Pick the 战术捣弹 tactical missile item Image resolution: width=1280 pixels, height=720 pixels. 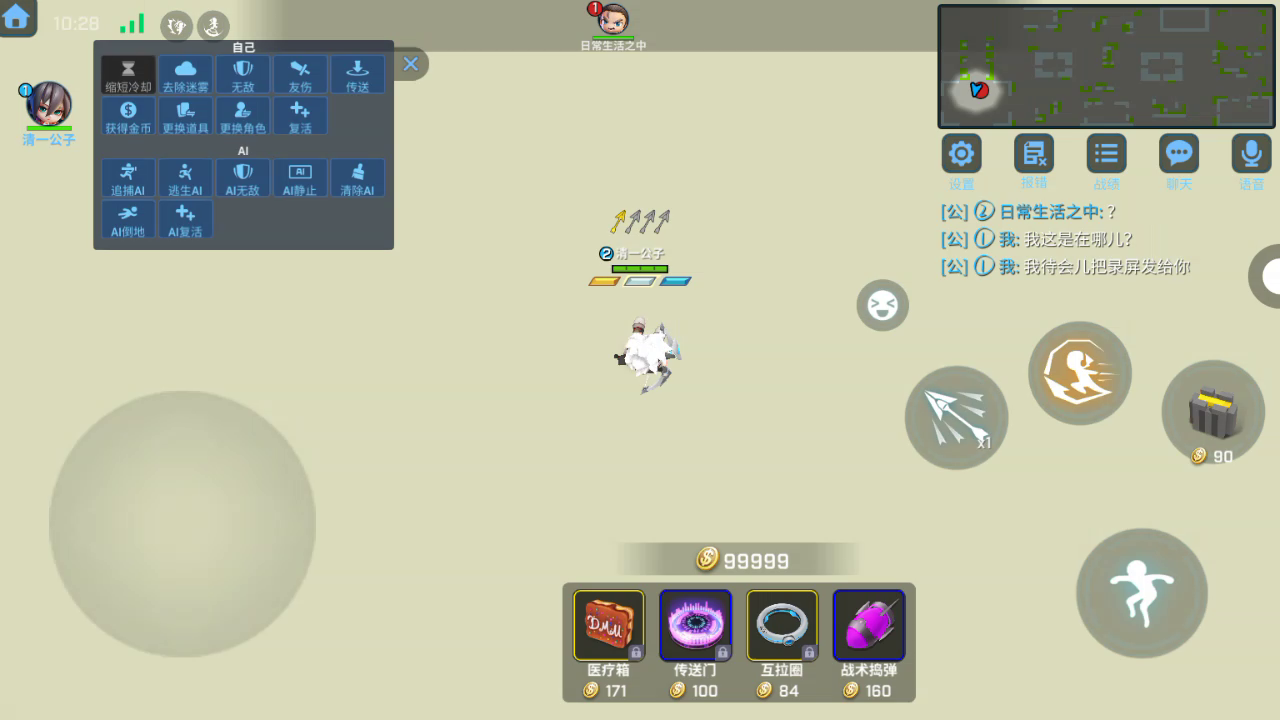pyautogui.click(x=868, y=626)
